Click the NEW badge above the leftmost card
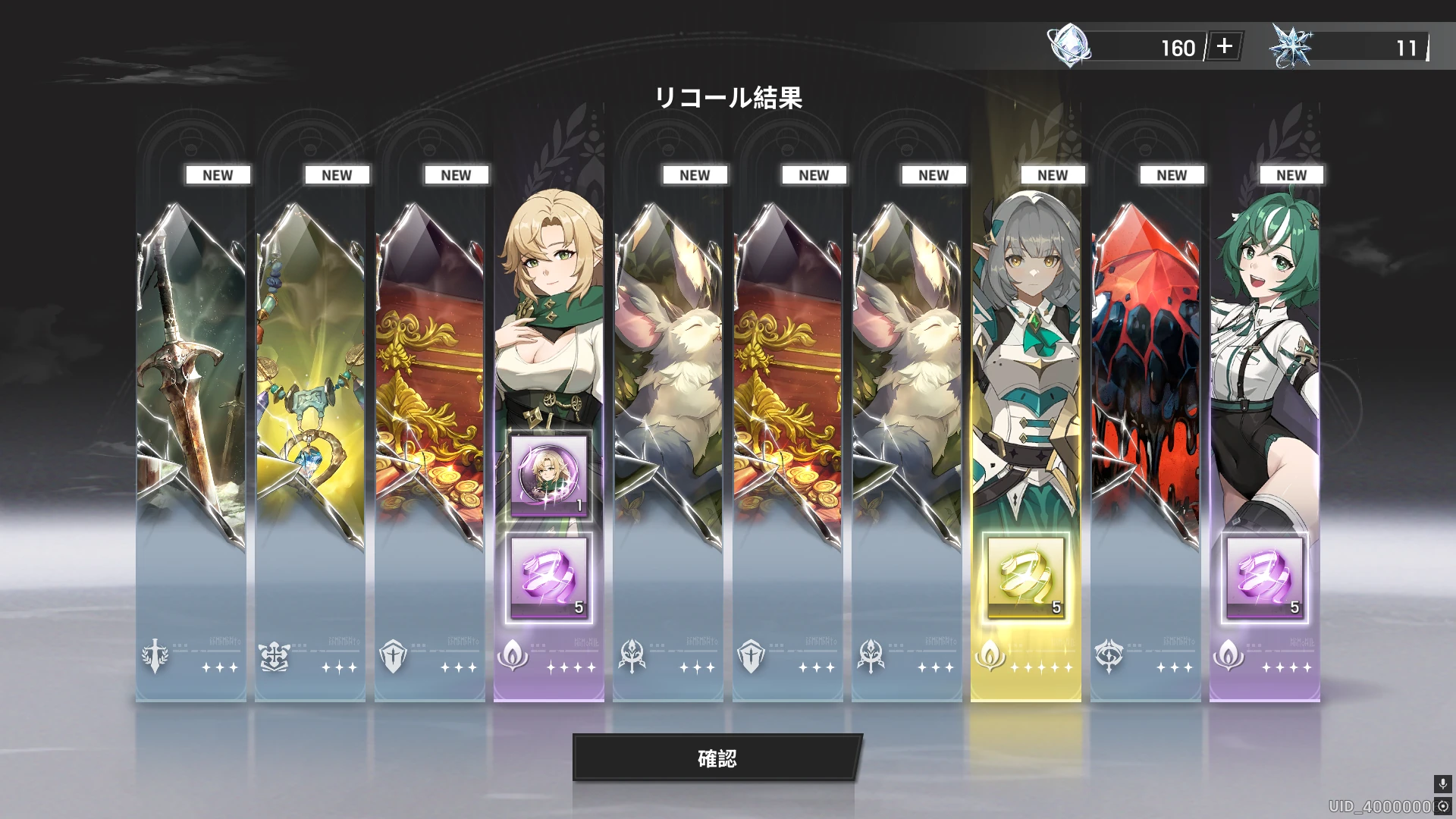 click(x=218, y=174)
